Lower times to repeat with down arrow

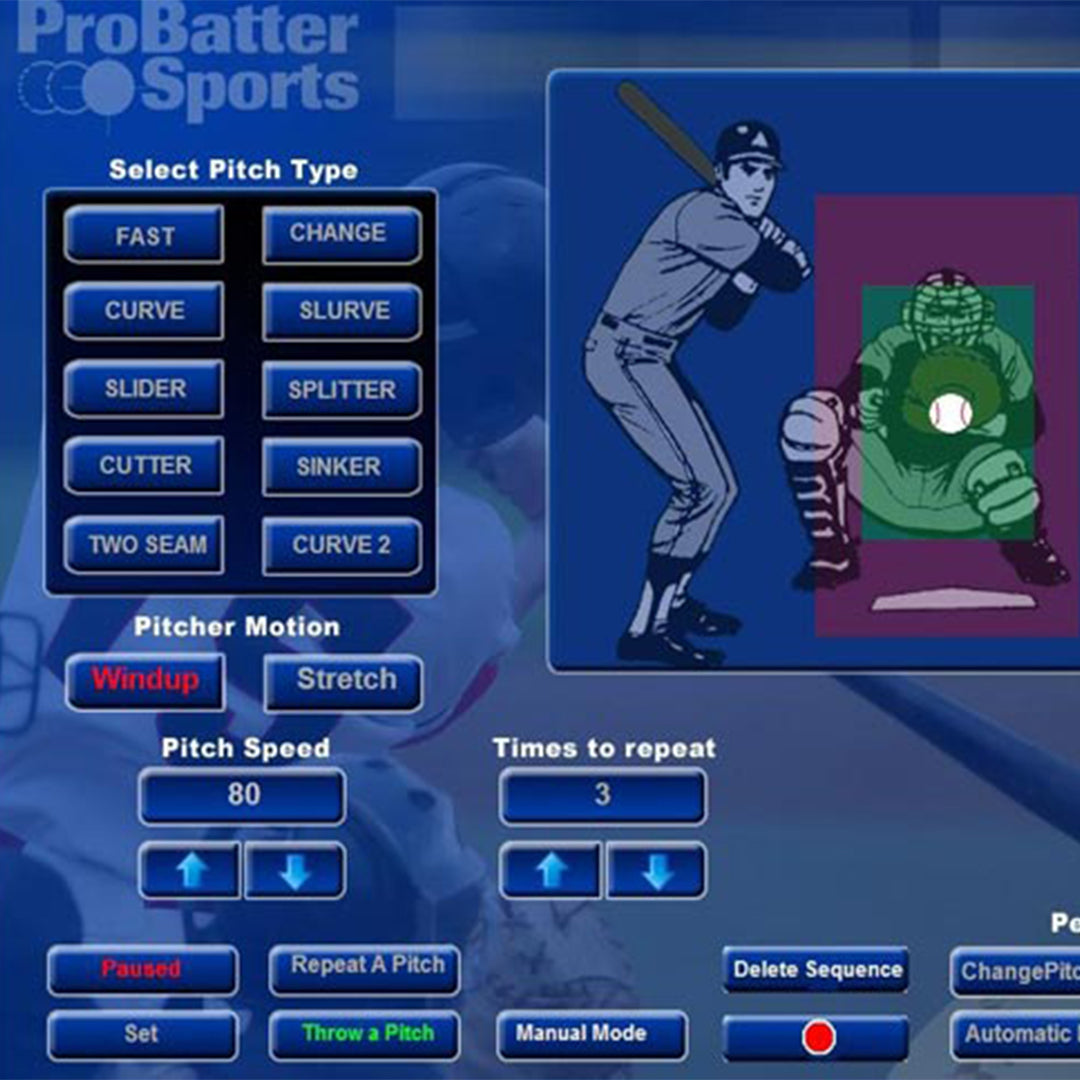pos(656,871)
